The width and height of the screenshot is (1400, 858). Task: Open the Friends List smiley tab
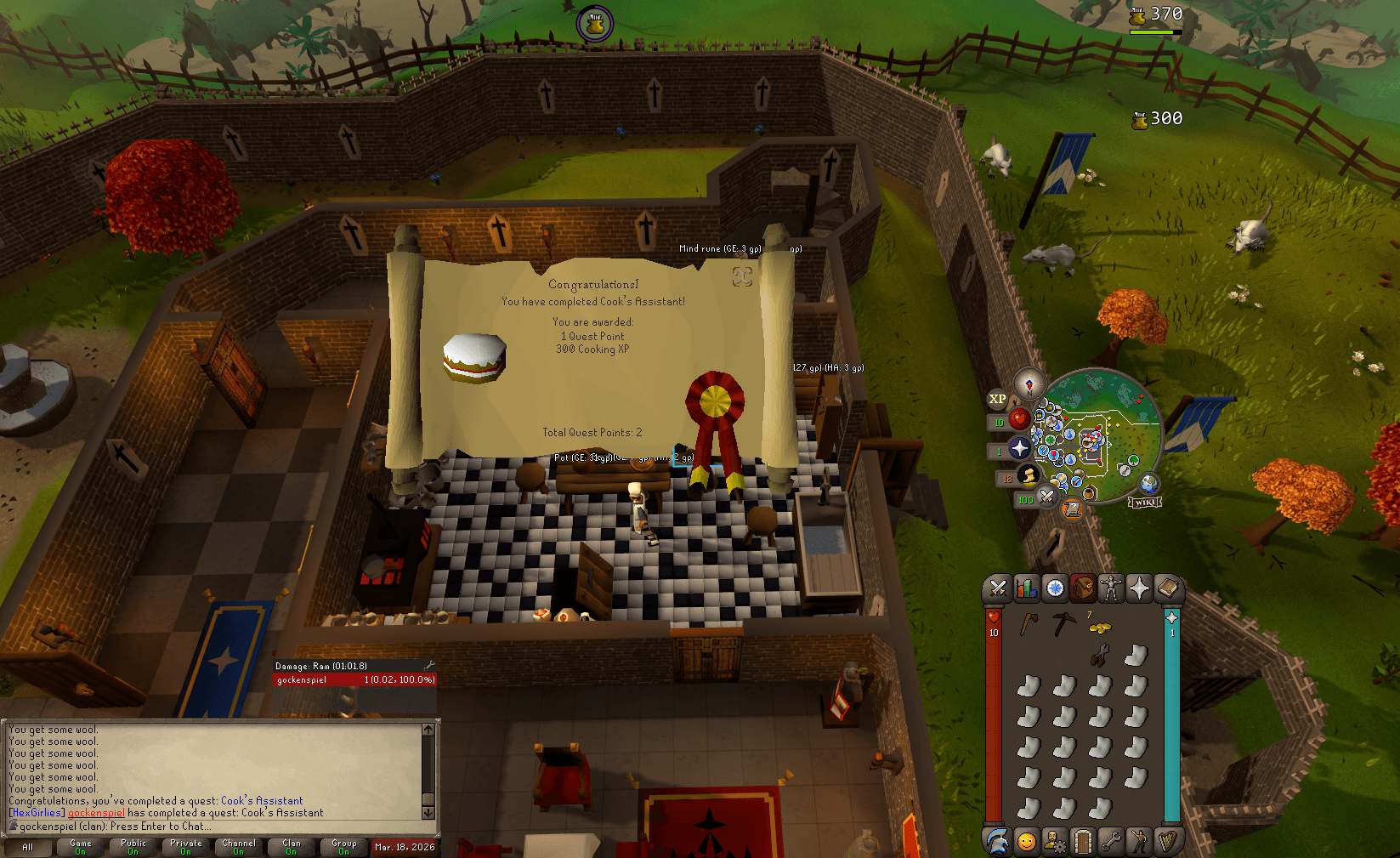[x=1025, y=842]
